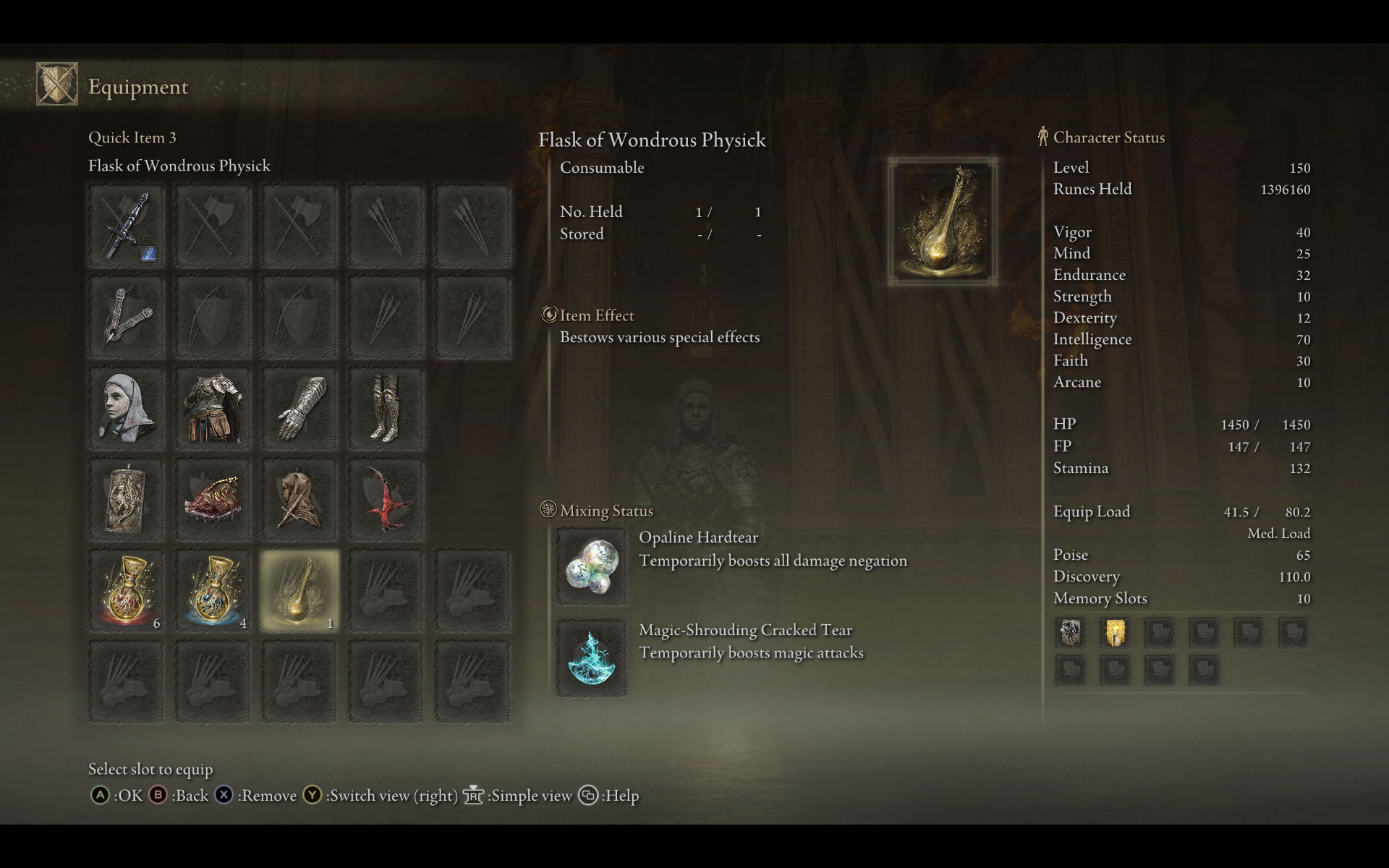
Task: Select the red thorny branch talisman
Action: [x=386, y=500]
